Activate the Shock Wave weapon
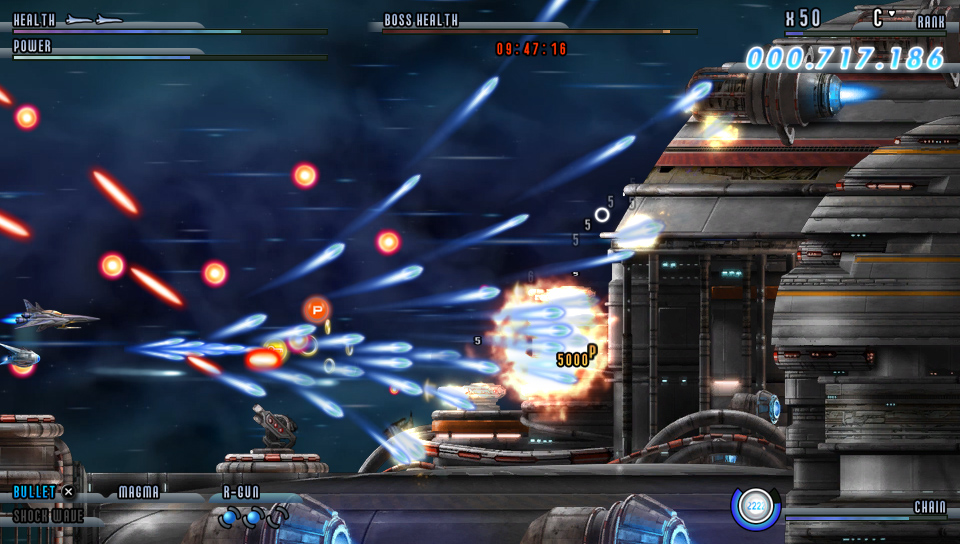960x544 pixels. pos(48,516)
